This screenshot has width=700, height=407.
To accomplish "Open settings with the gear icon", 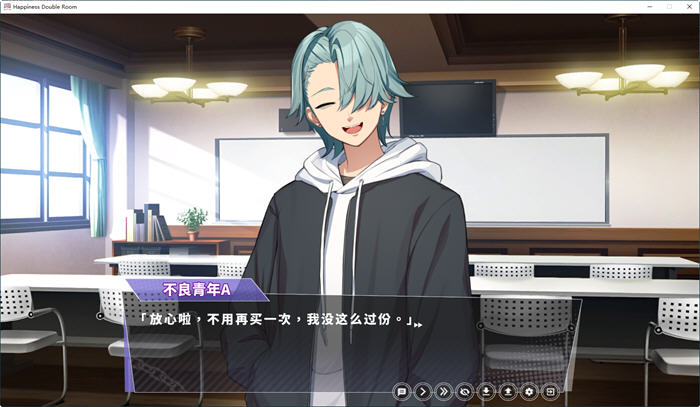I will [x=528, y=392].
